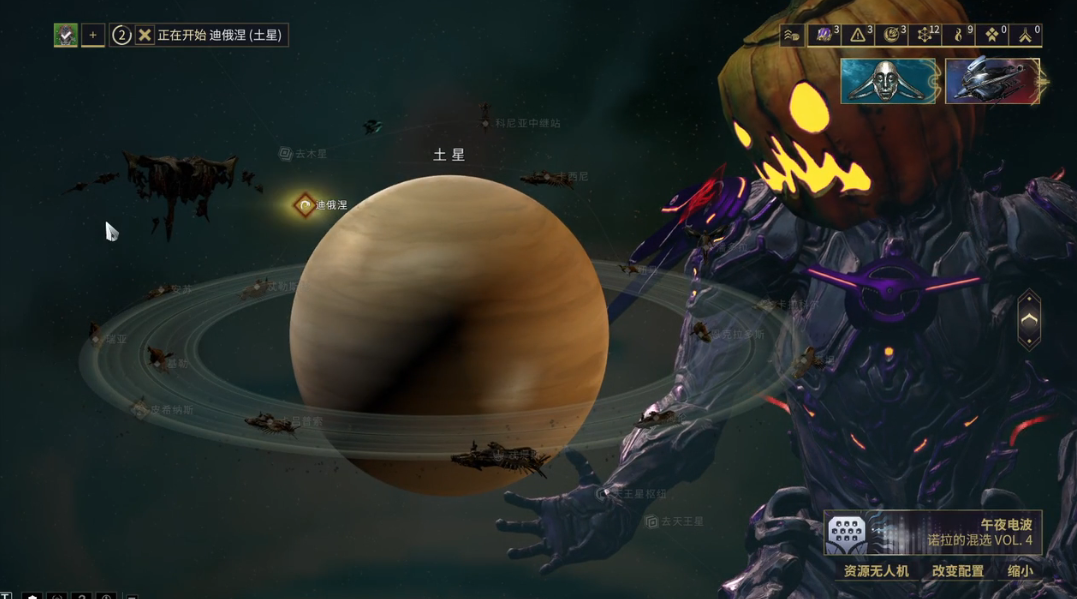Image resolution: width=1077 pixels, height=599 pixels.
Task: Select the 迪俄涅 mission node
Action: pyautogui.click(x=306, y=205)
